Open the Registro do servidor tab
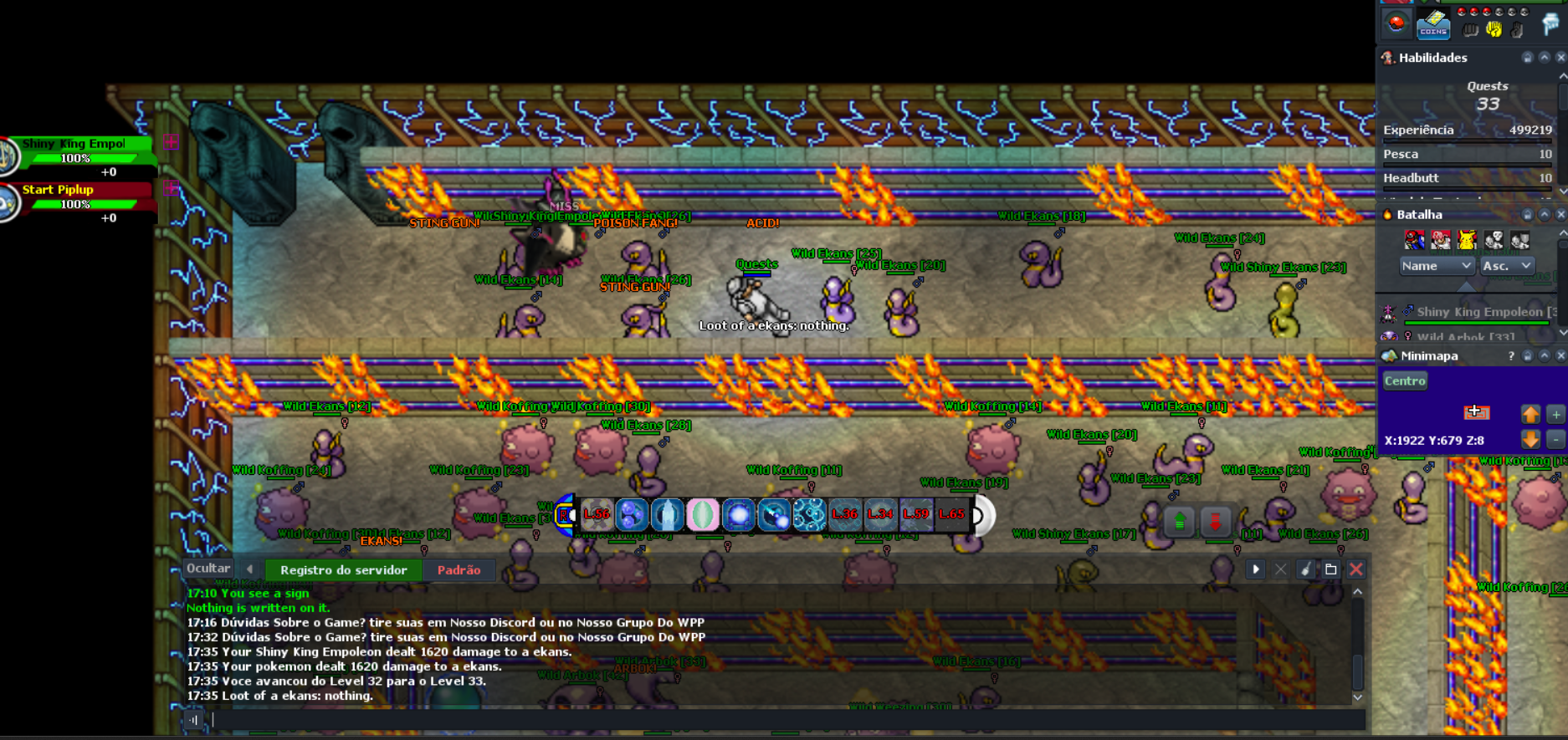This screenshot has width=1568, height=740. pyautogui.click(x=343, y=570)
